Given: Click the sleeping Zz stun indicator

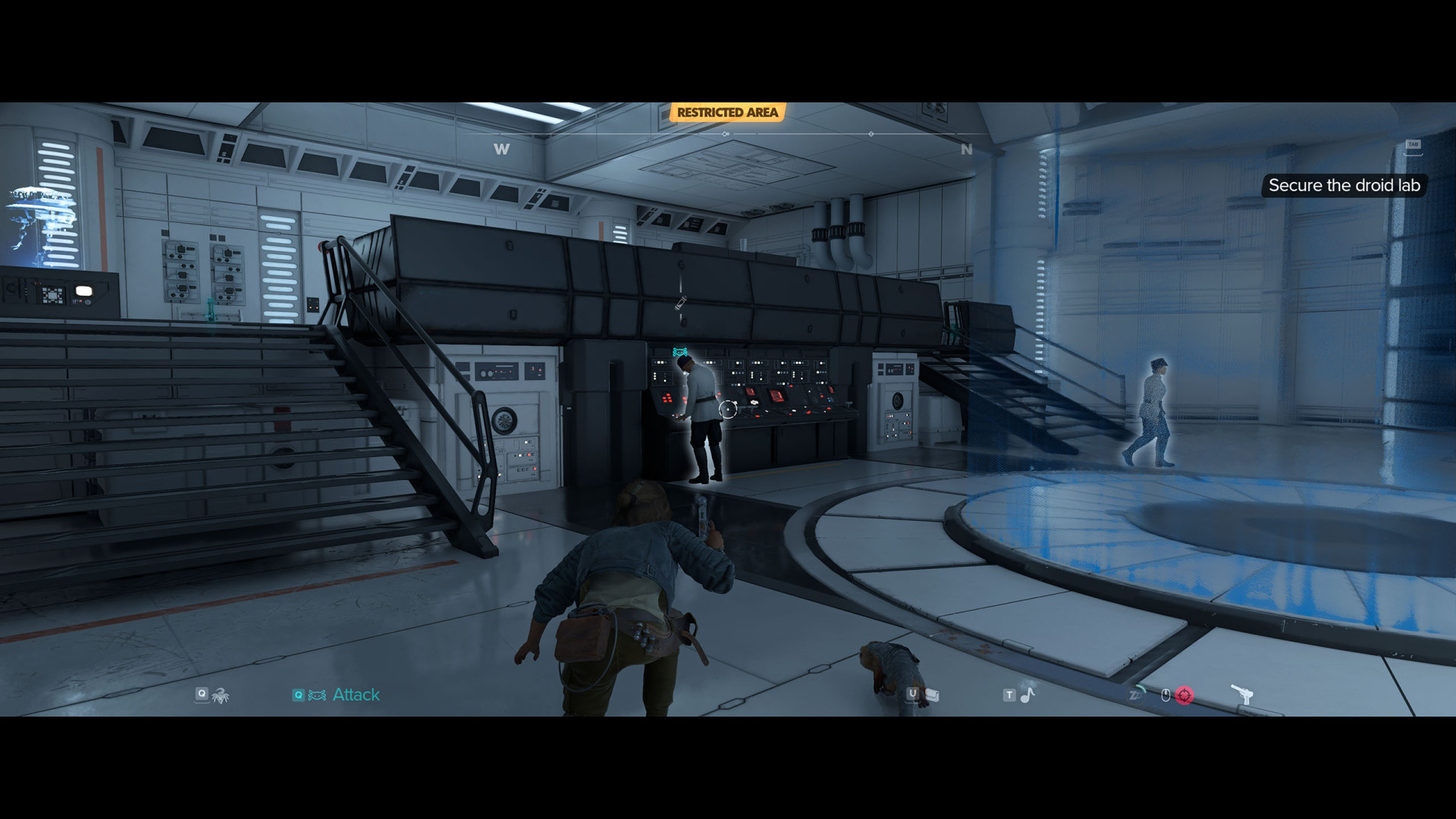Looking at the screenshot, I should [1136, 695].
